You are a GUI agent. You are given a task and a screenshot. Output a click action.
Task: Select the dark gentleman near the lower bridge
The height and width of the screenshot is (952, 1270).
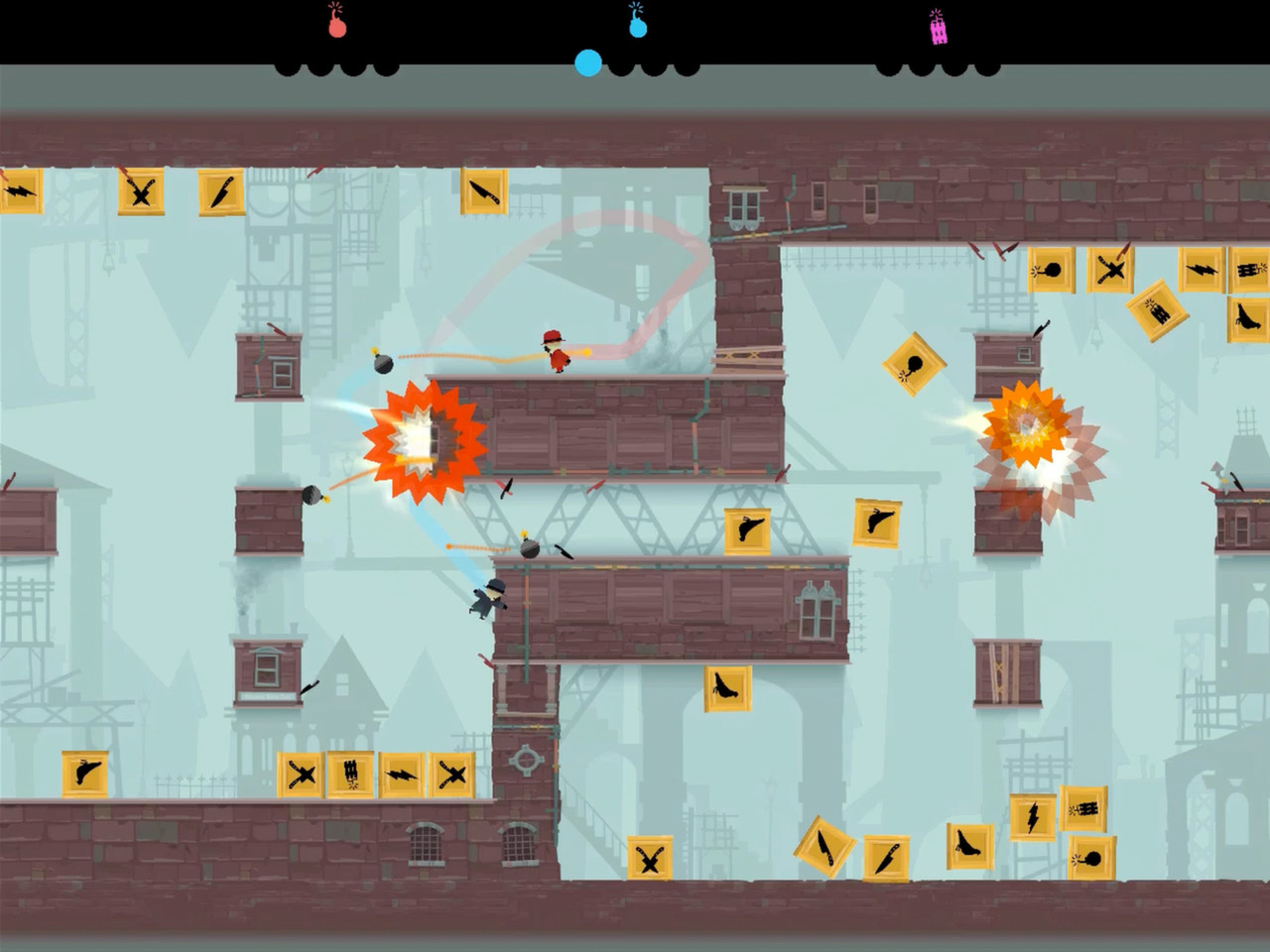488,595
